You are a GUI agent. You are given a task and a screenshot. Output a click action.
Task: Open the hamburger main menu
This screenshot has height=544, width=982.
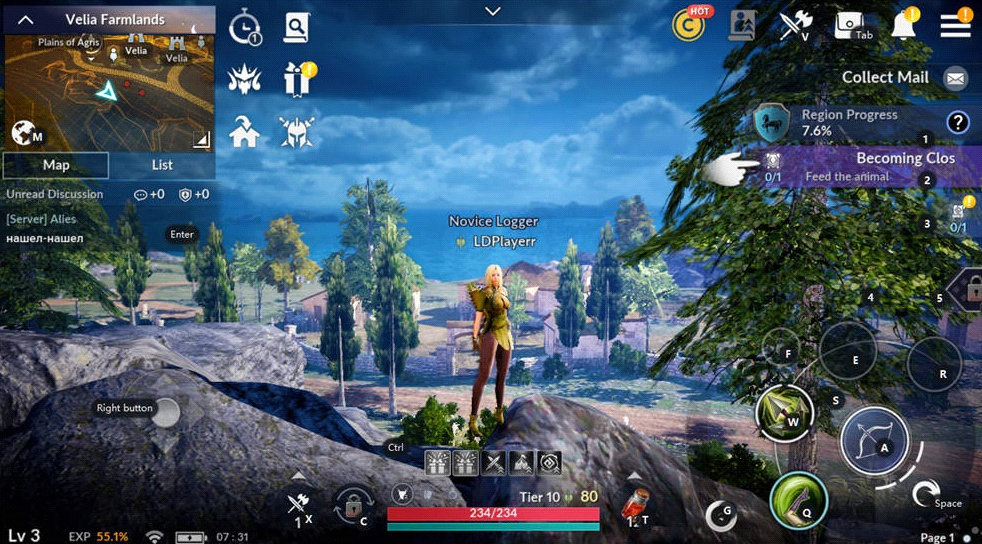click(x=955, y=26)
